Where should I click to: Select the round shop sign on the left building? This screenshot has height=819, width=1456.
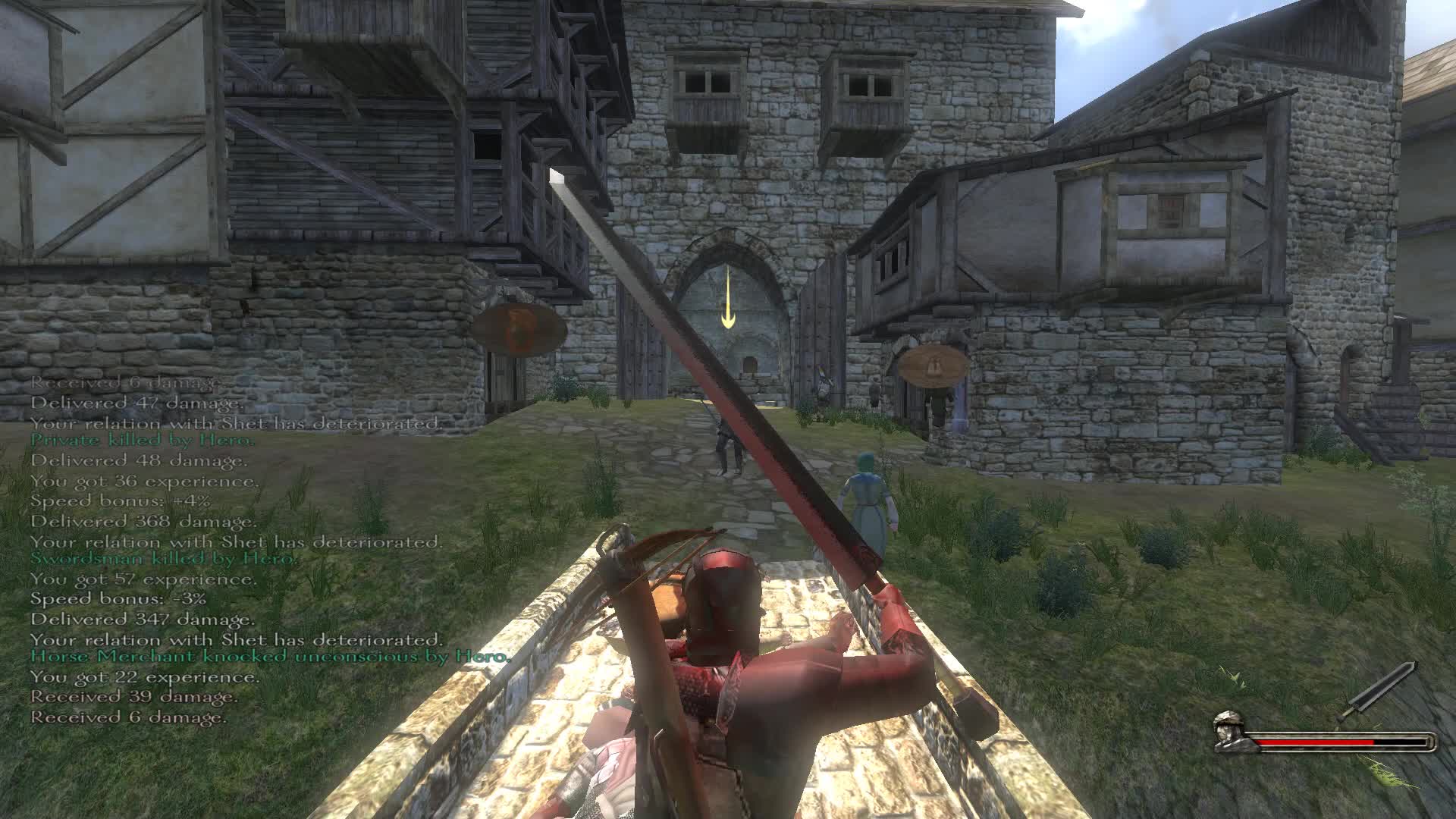pyautogui.click(x=519, y=326)
